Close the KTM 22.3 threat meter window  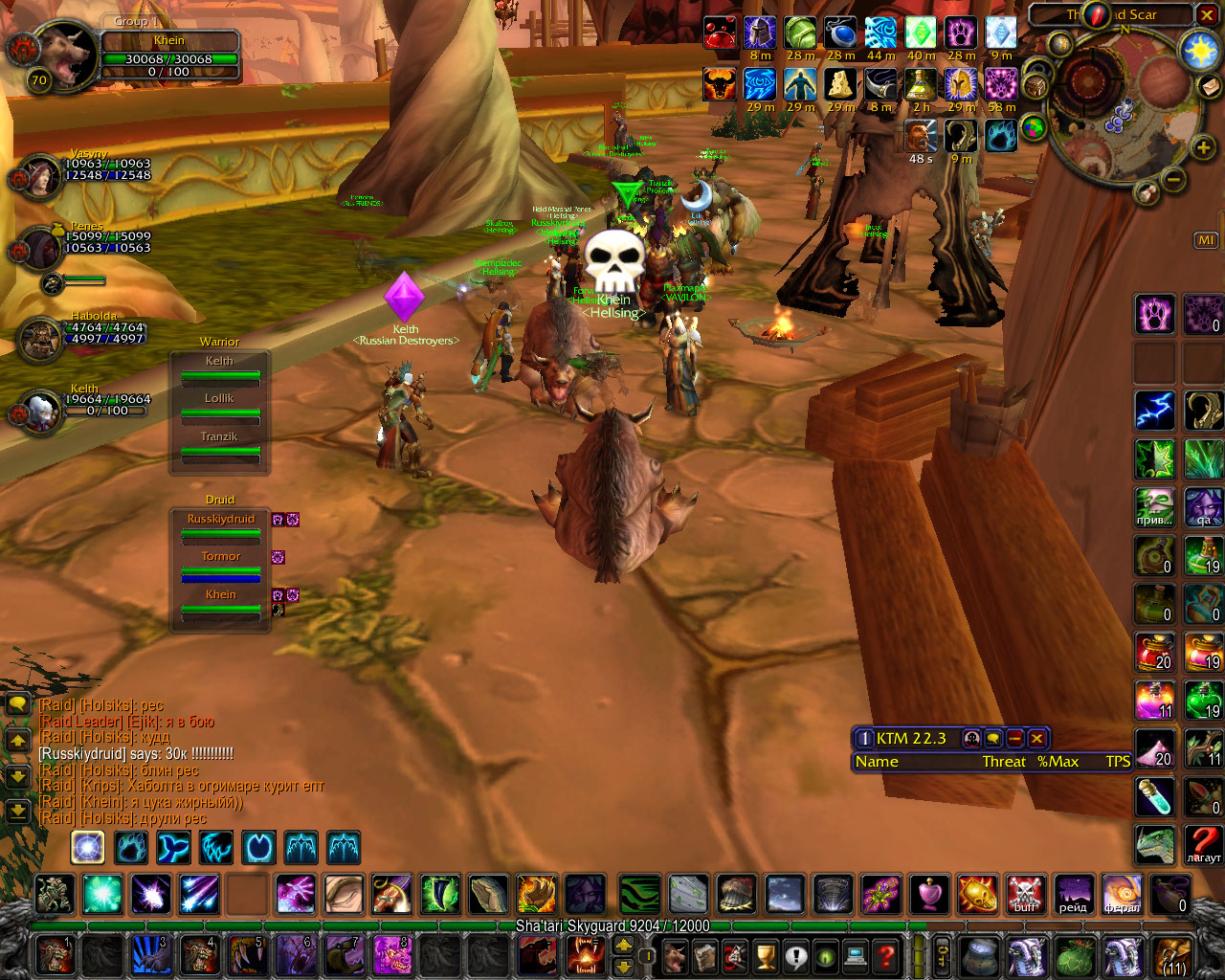1036,738
